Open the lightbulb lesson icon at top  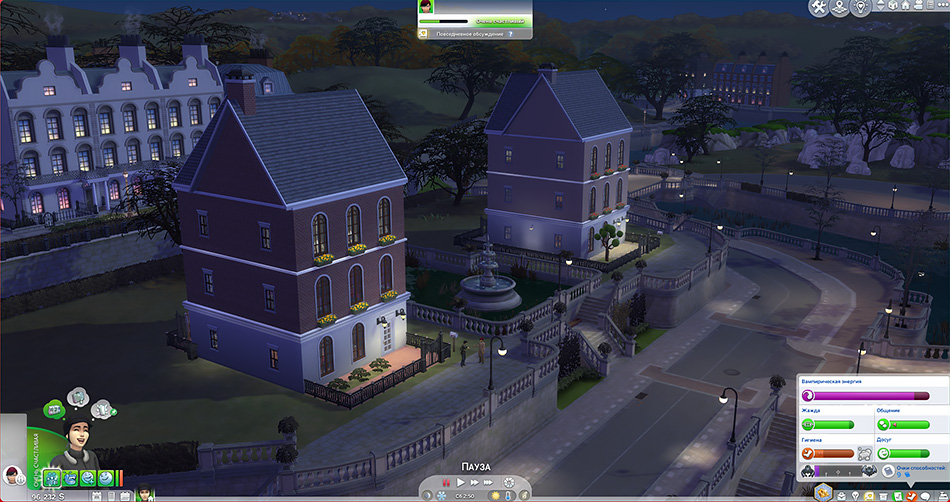point(863,8)
